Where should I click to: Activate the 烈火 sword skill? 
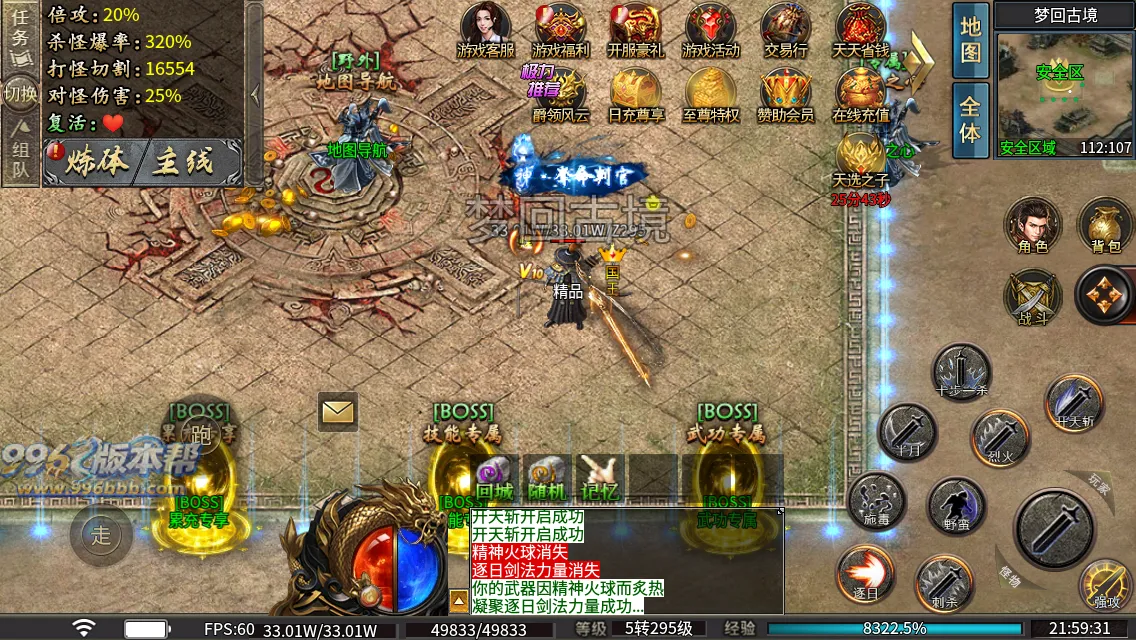[x=1000, y=438]
